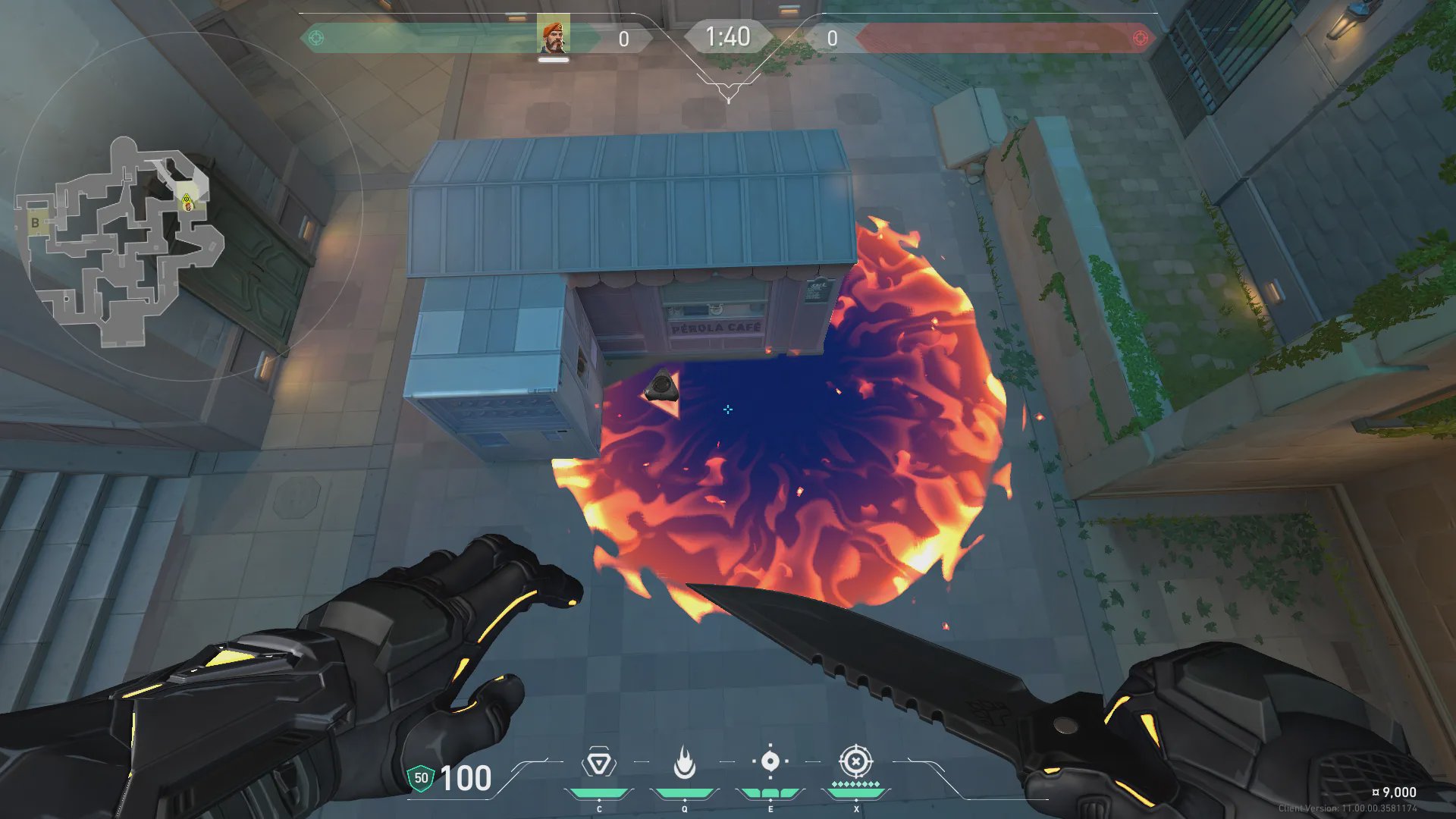Click the yellow player marker on minimap

(187, 201)
